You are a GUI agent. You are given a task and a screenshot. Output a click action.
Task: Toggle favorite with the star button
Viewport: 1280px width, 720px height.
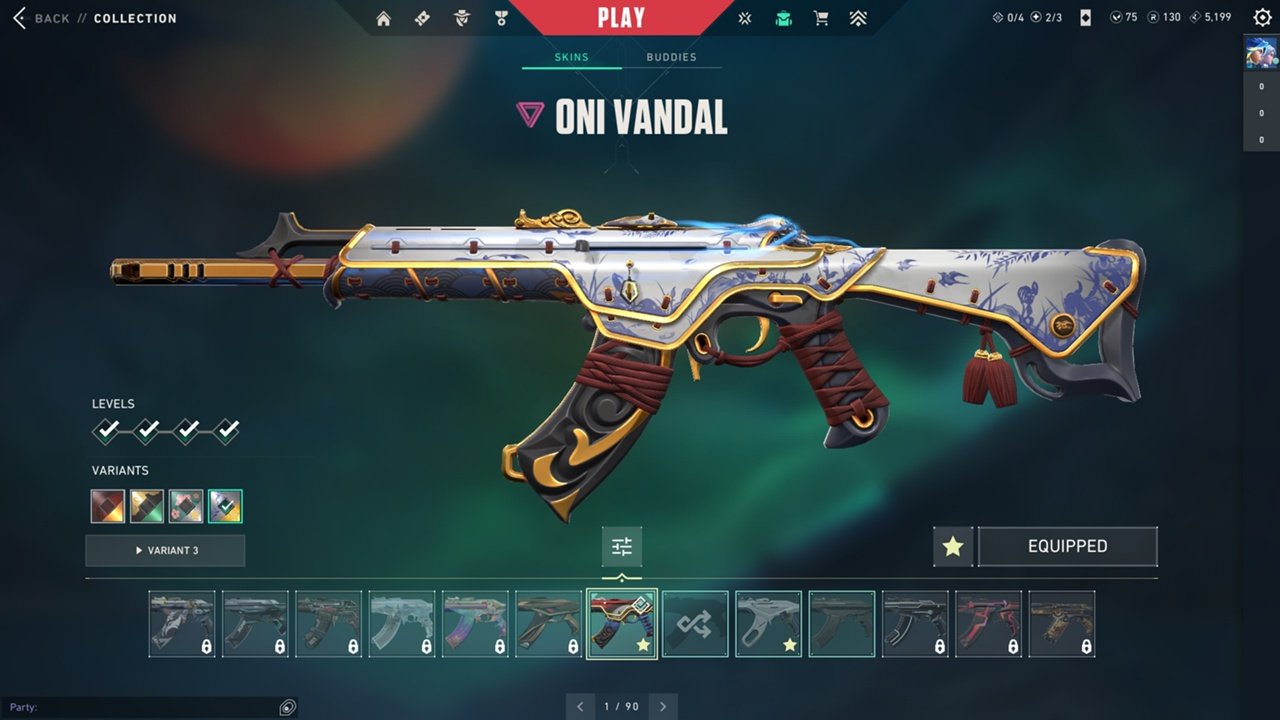point(953,547)
